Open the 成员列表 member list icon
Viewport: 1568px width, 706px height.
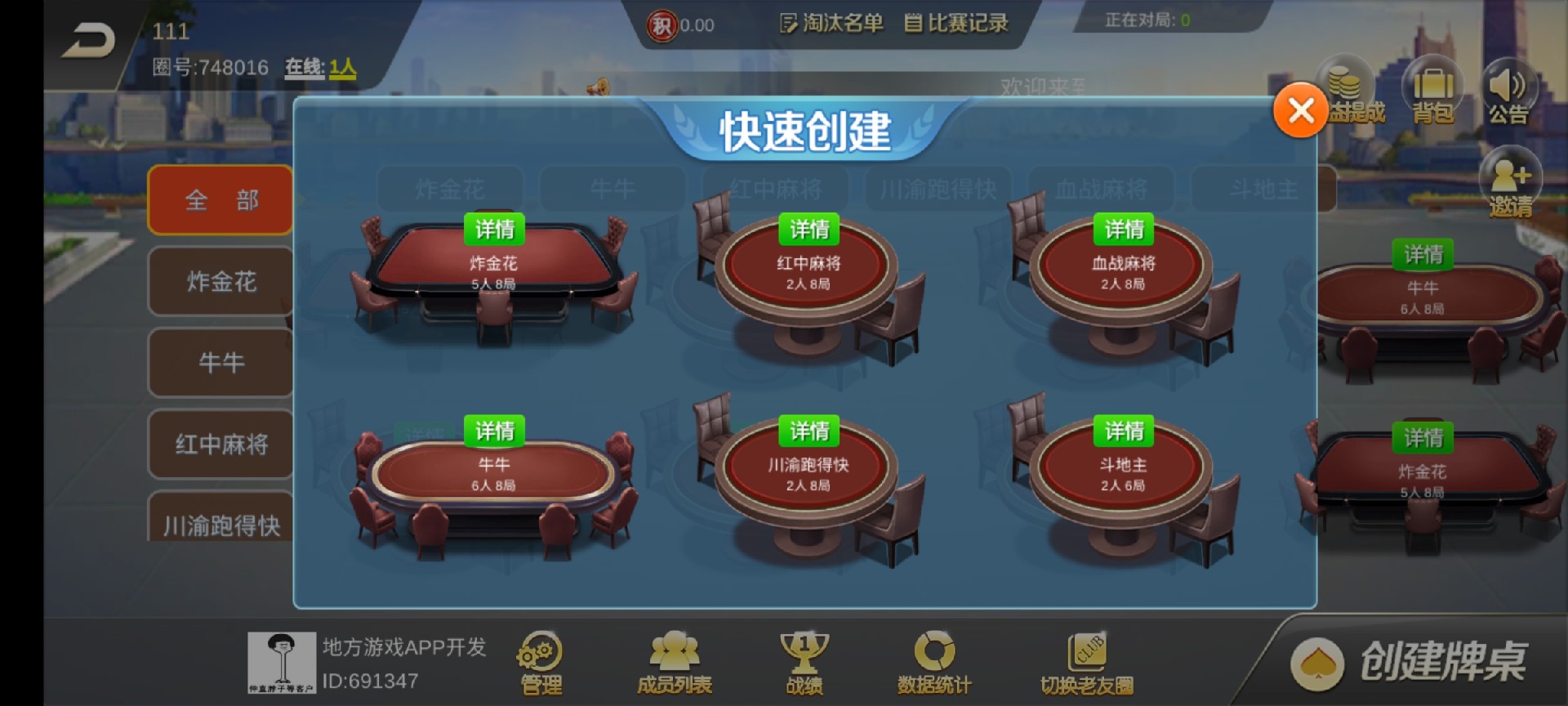(x=671, y=658)
